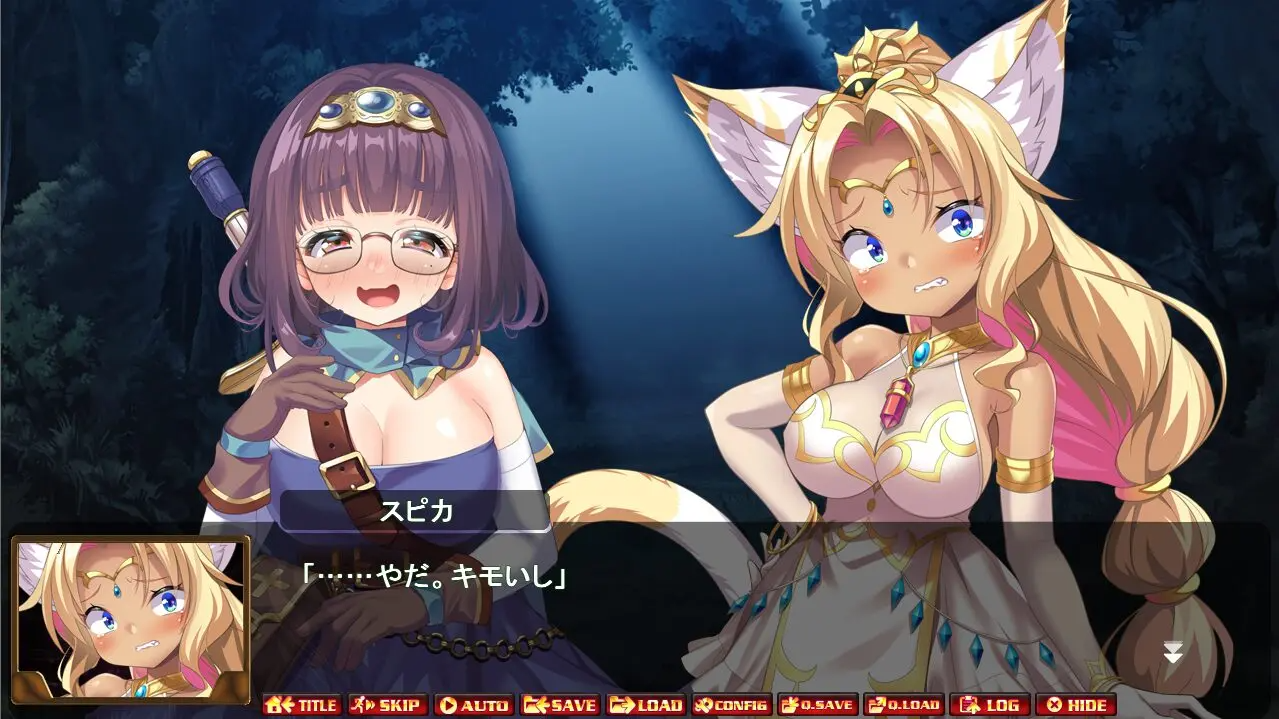Return to the TITLE screen
The height and width of the screenshot is (719, 1279).
point(302,705)
